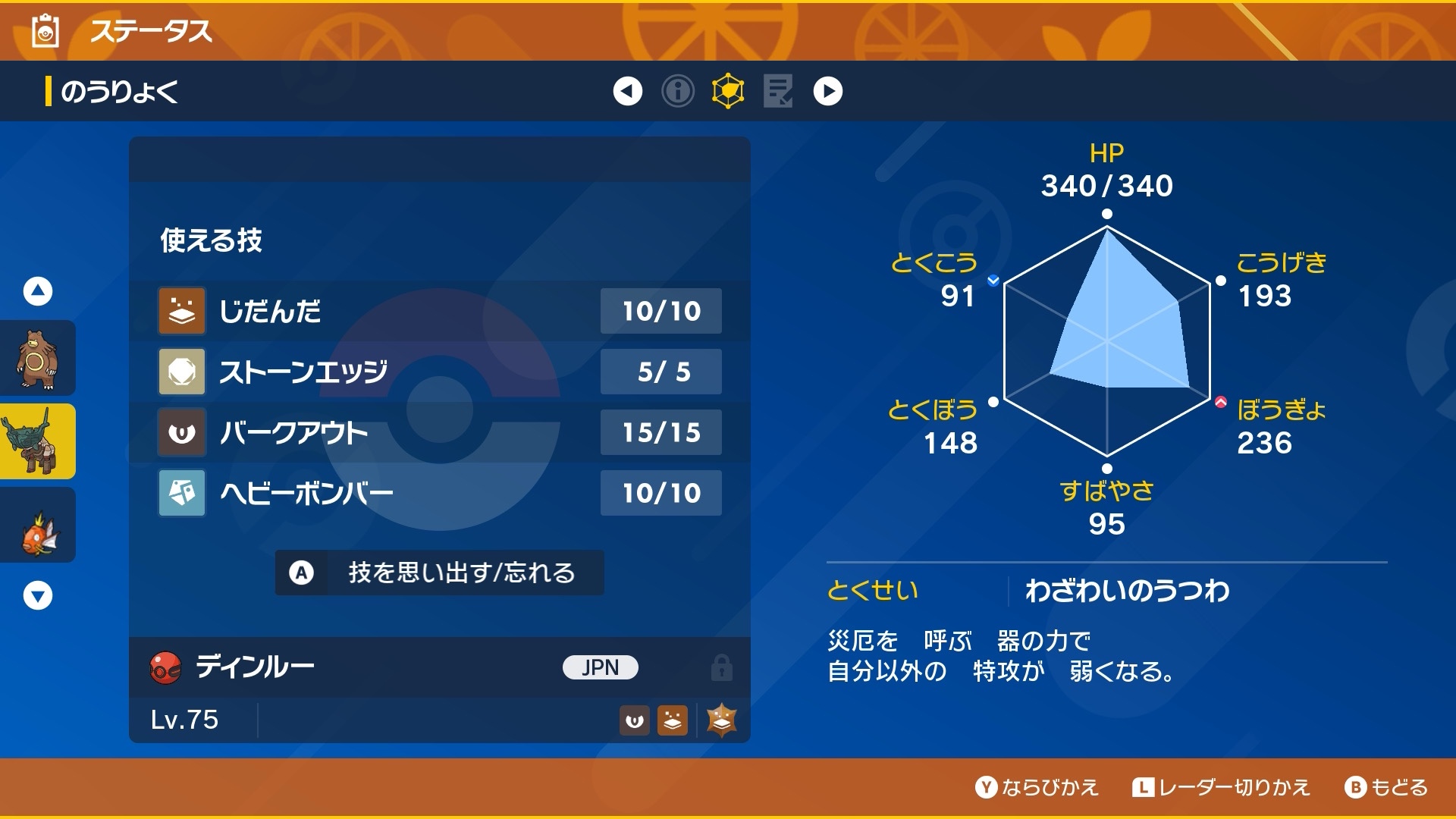Switch to the info tab icon
The height and width of the screenshot is (819, 1456).
[678, 91]
